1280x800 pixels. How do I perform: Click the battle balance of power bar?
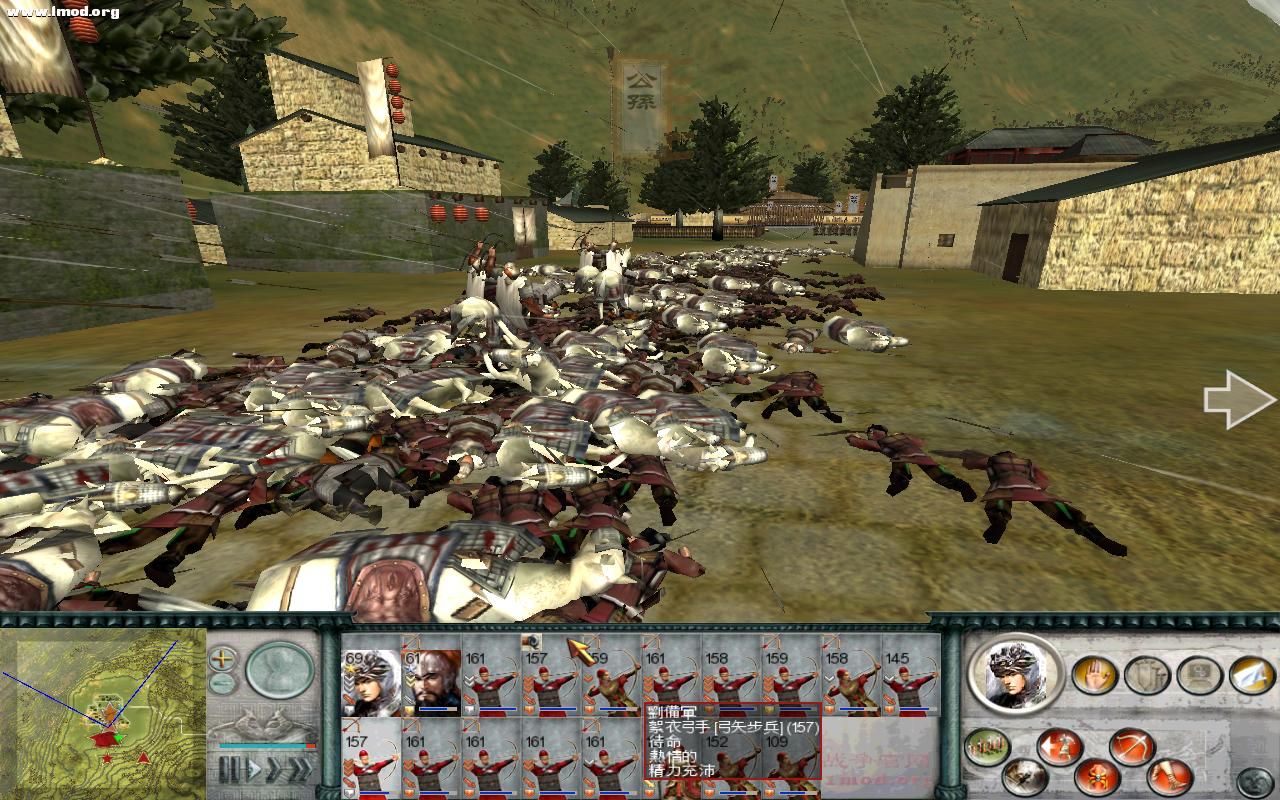pyautogui.click(x=267, y=745)
